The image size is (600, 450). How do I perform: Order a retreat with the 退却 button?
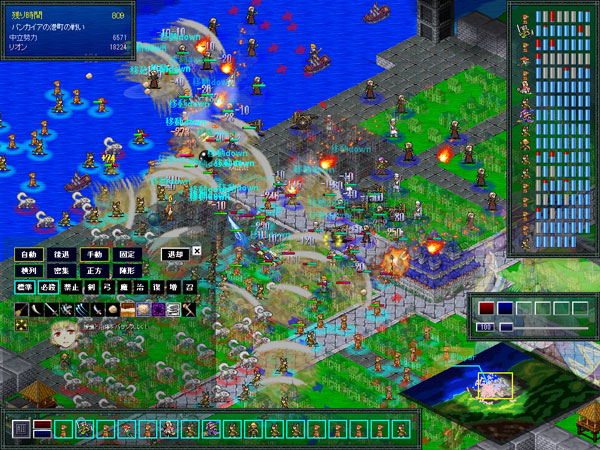click(174, 254)
